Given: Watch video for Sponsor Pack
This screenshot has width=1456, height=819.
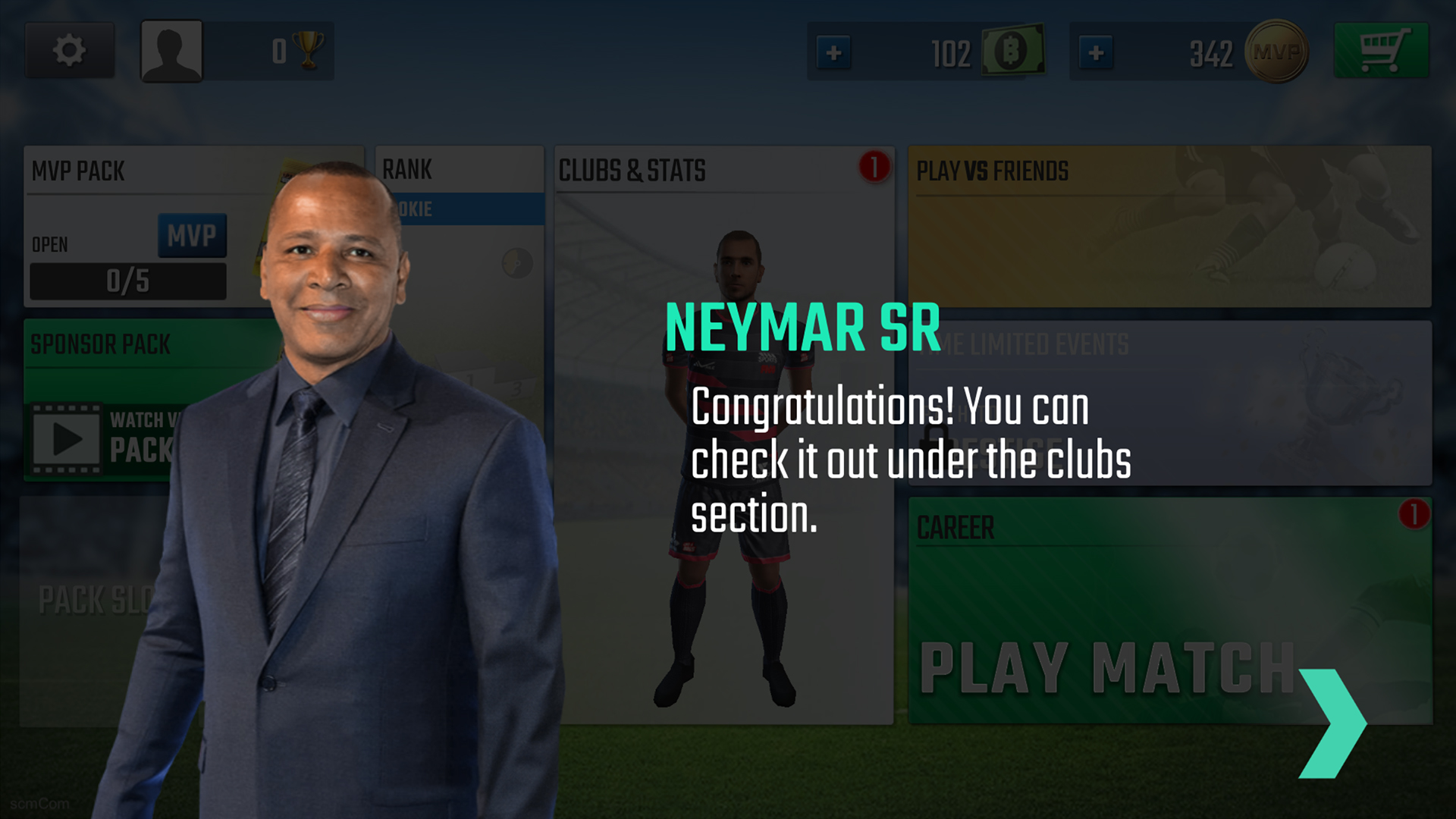Looking at the screenshot, I should (x=67, y=439).
